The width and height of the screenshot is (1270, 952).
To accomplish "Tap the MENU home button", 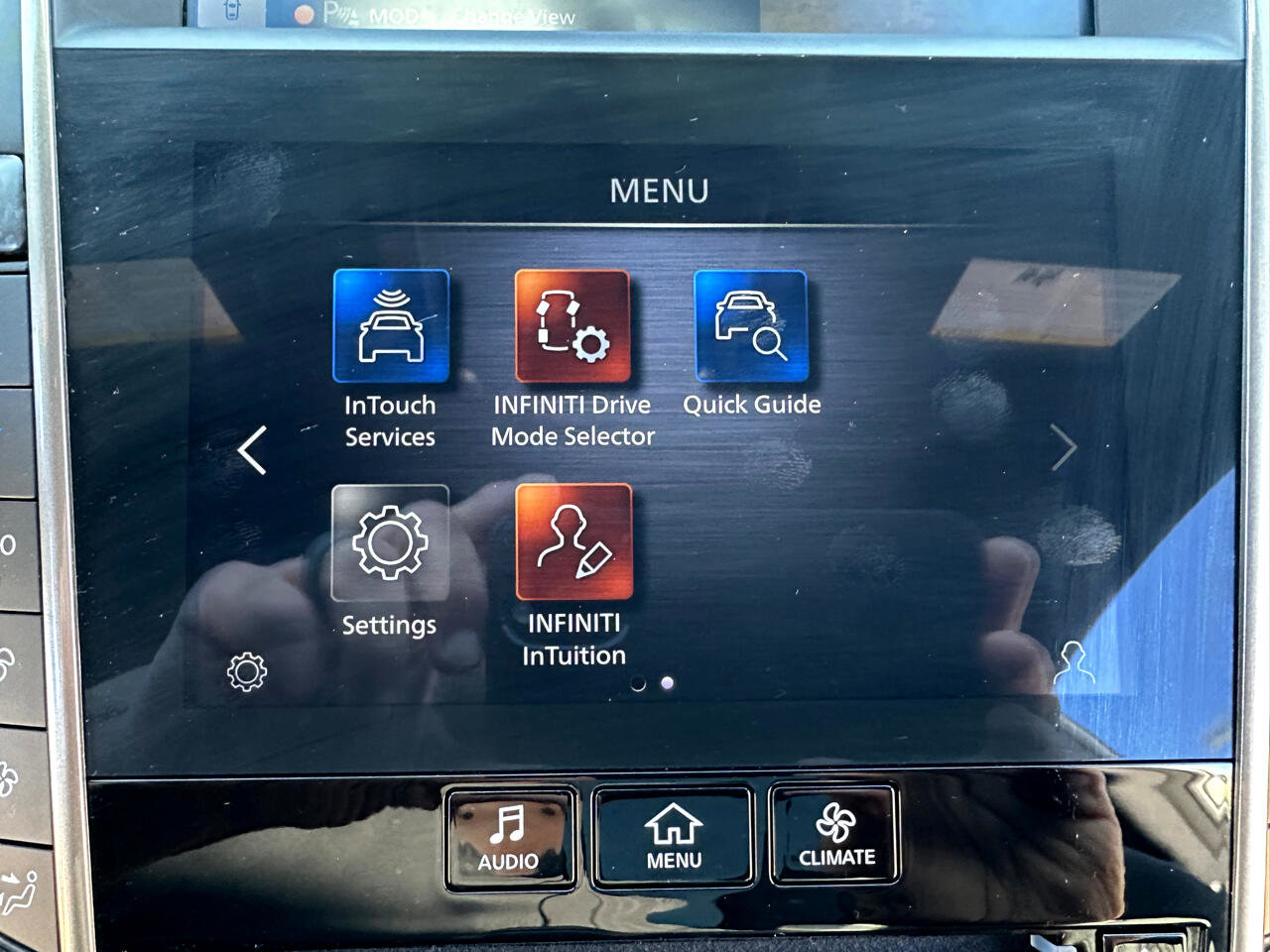I will tap(674, 837).
